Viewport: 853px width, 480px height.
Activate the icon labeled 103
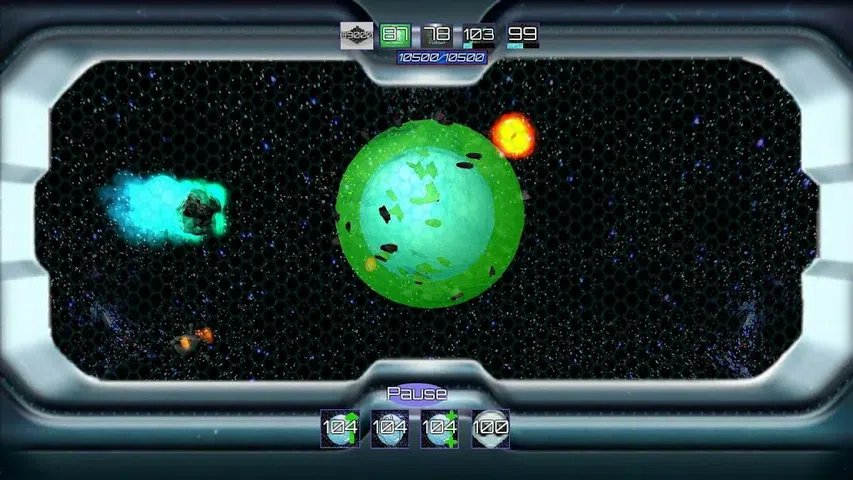[479, 35]
